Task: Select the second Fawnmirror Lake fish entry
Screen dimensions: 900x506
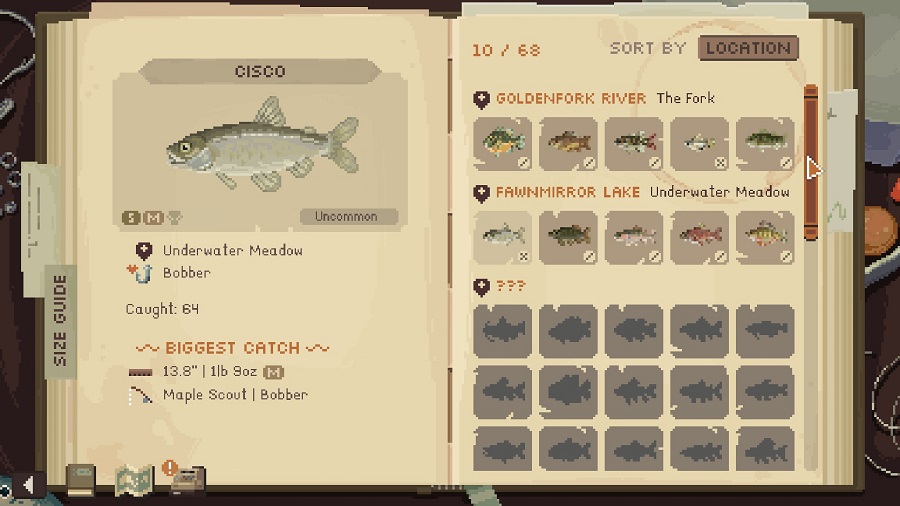Action: (568, 237)
